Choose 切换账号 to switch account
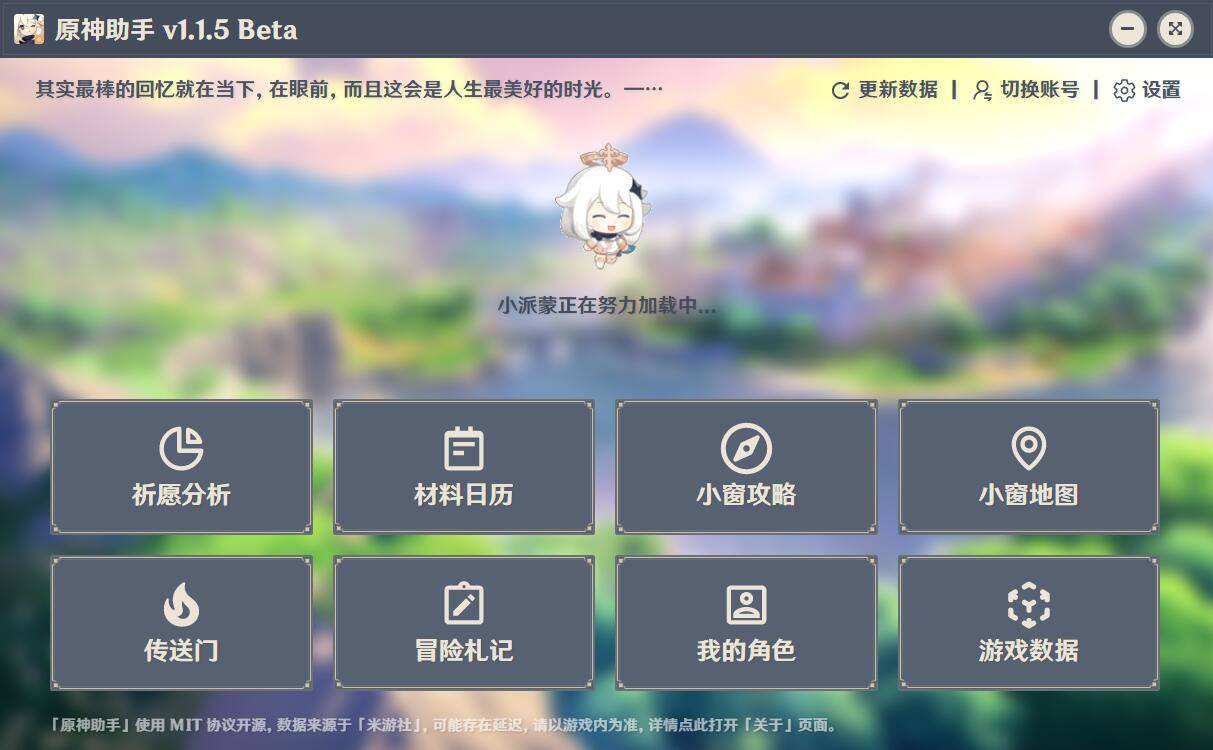 pyautogui.click(x=1026, y=90)
